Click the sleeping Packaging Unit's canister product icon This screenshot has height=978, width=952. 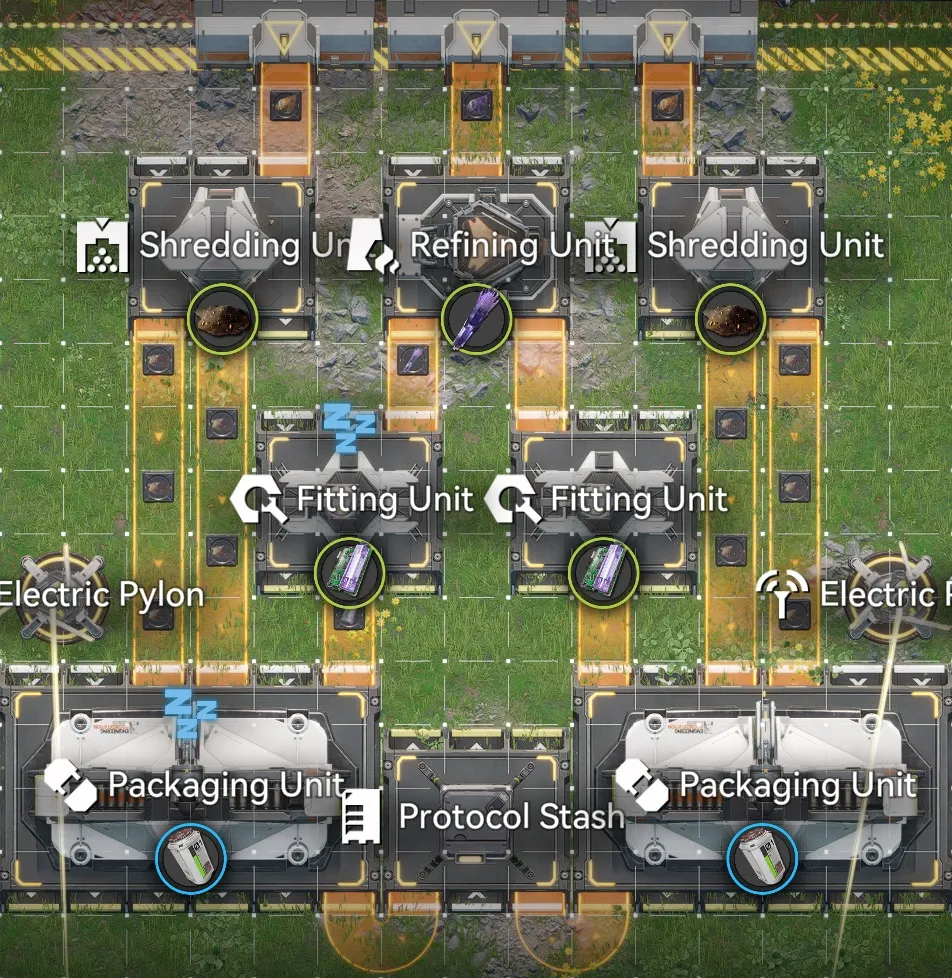(x=191, y=857)
